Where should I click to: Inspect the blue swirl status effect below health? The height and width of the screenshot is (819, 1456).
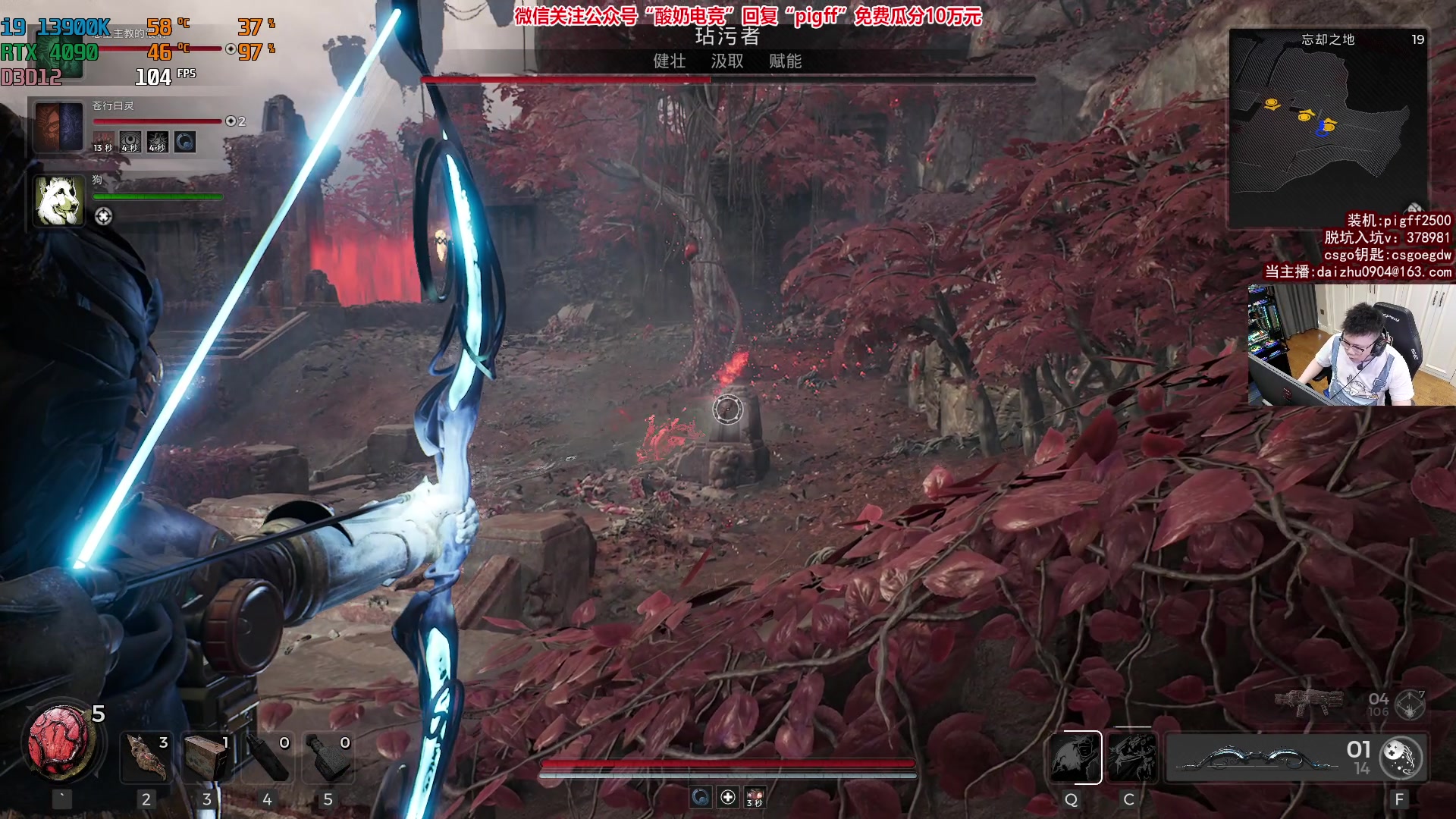click(701, 797)
